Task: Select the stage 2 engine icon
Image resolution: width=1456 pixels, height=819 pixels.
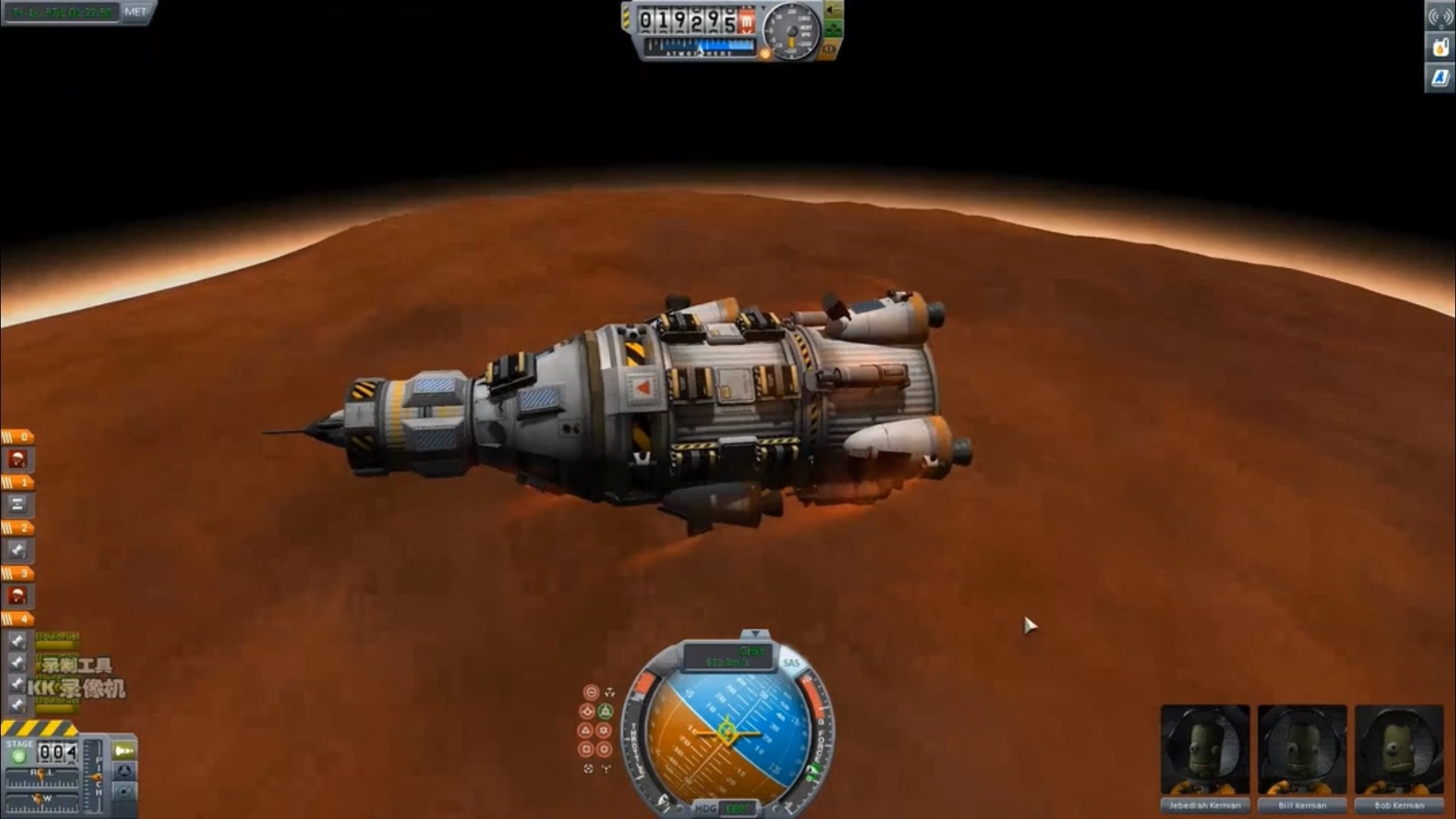Action: (17, 550)
